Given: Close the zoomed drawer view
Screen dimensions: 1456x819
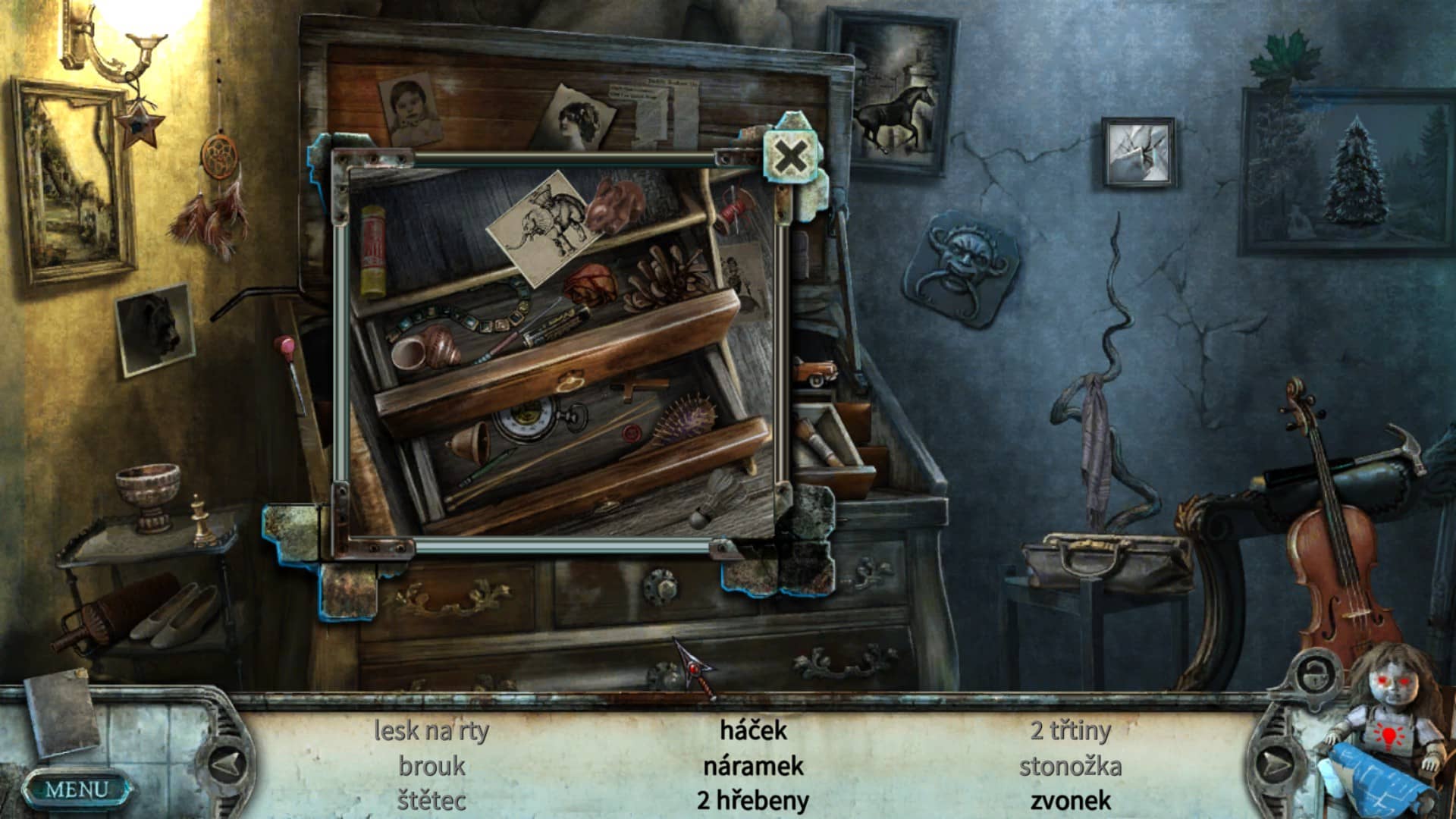Looking at the screenshot, I should tap(790, 158).
